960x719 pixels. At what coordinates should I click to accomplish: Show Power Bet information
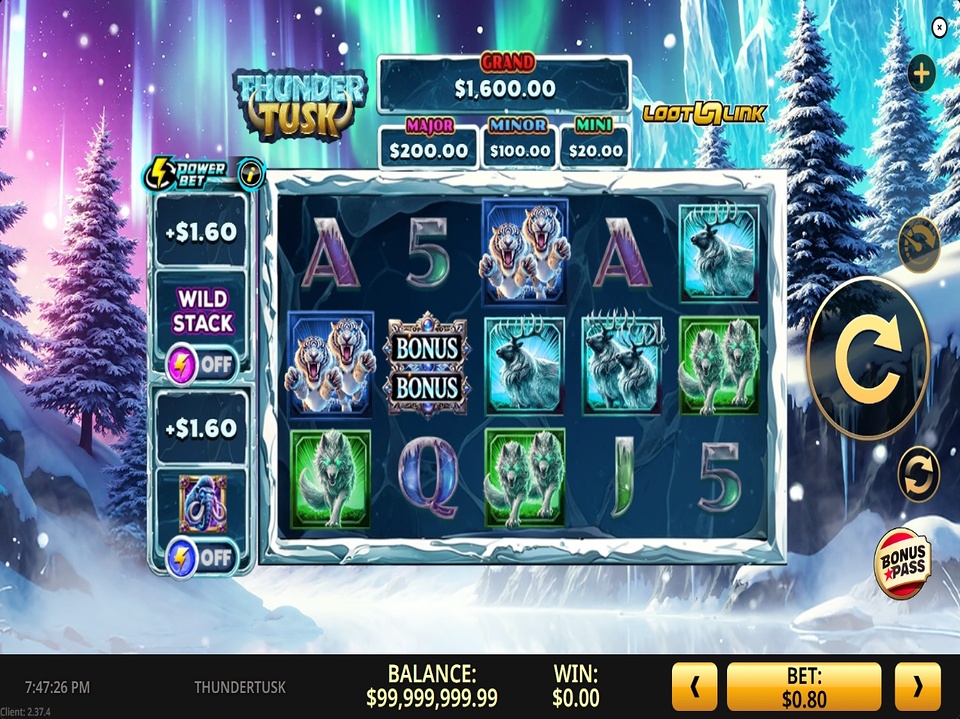point(251,171)
